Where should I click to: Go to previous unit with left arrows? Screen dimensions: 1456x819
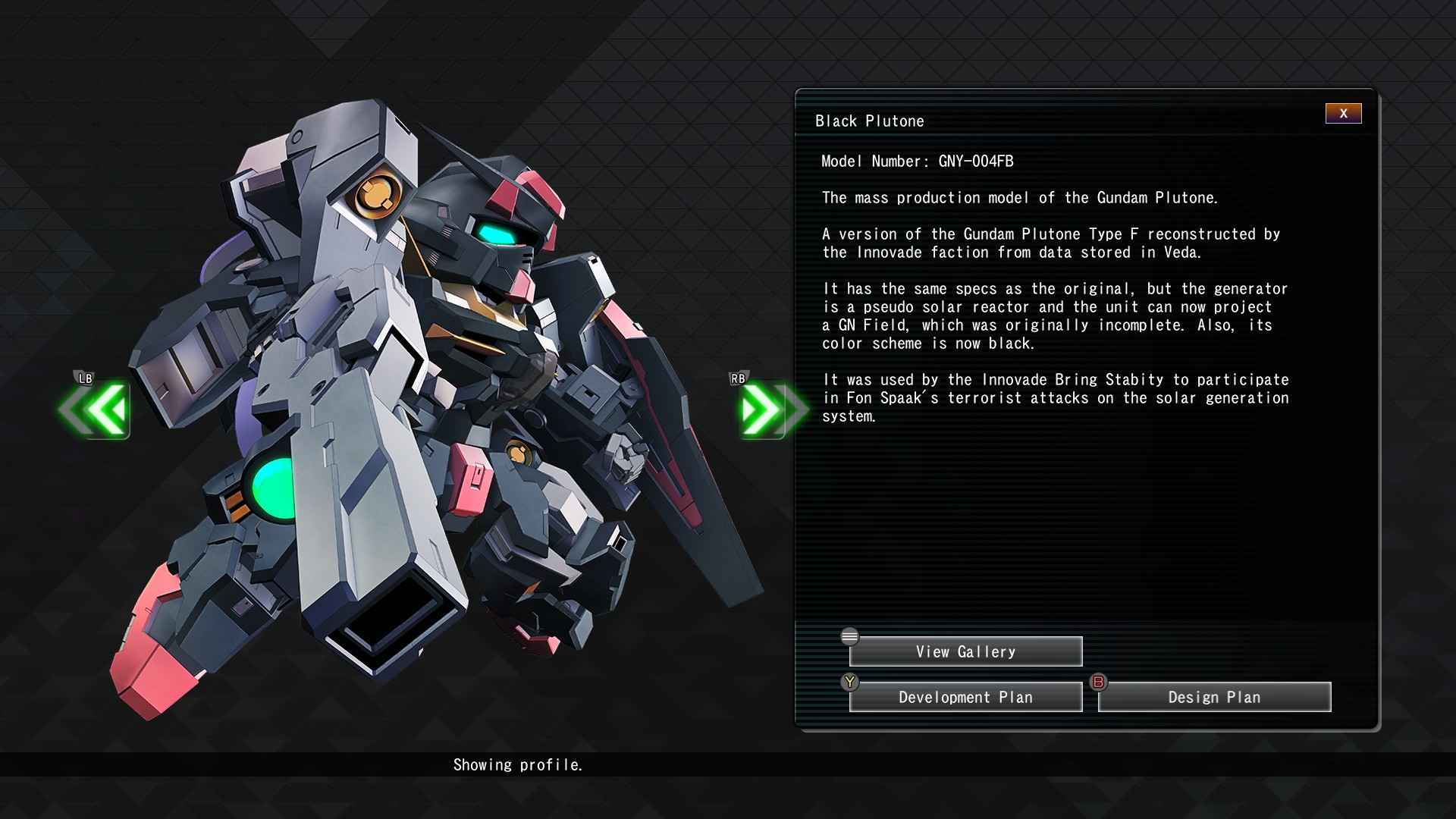pyautogui.click(x=98, y=410)
